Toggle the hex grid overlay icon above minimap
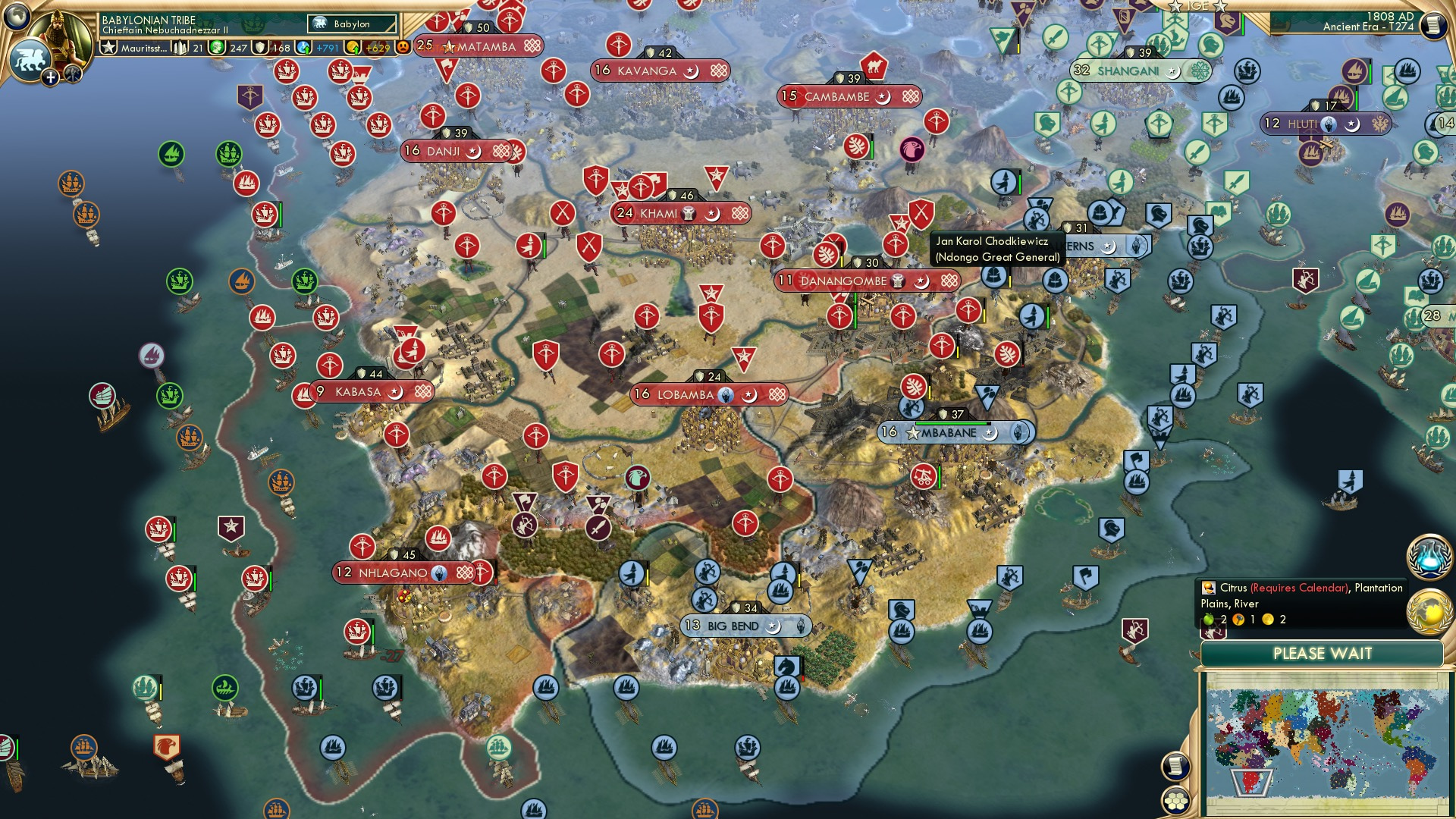This screenshot has height=819, width=1456. pos(1175,802)
